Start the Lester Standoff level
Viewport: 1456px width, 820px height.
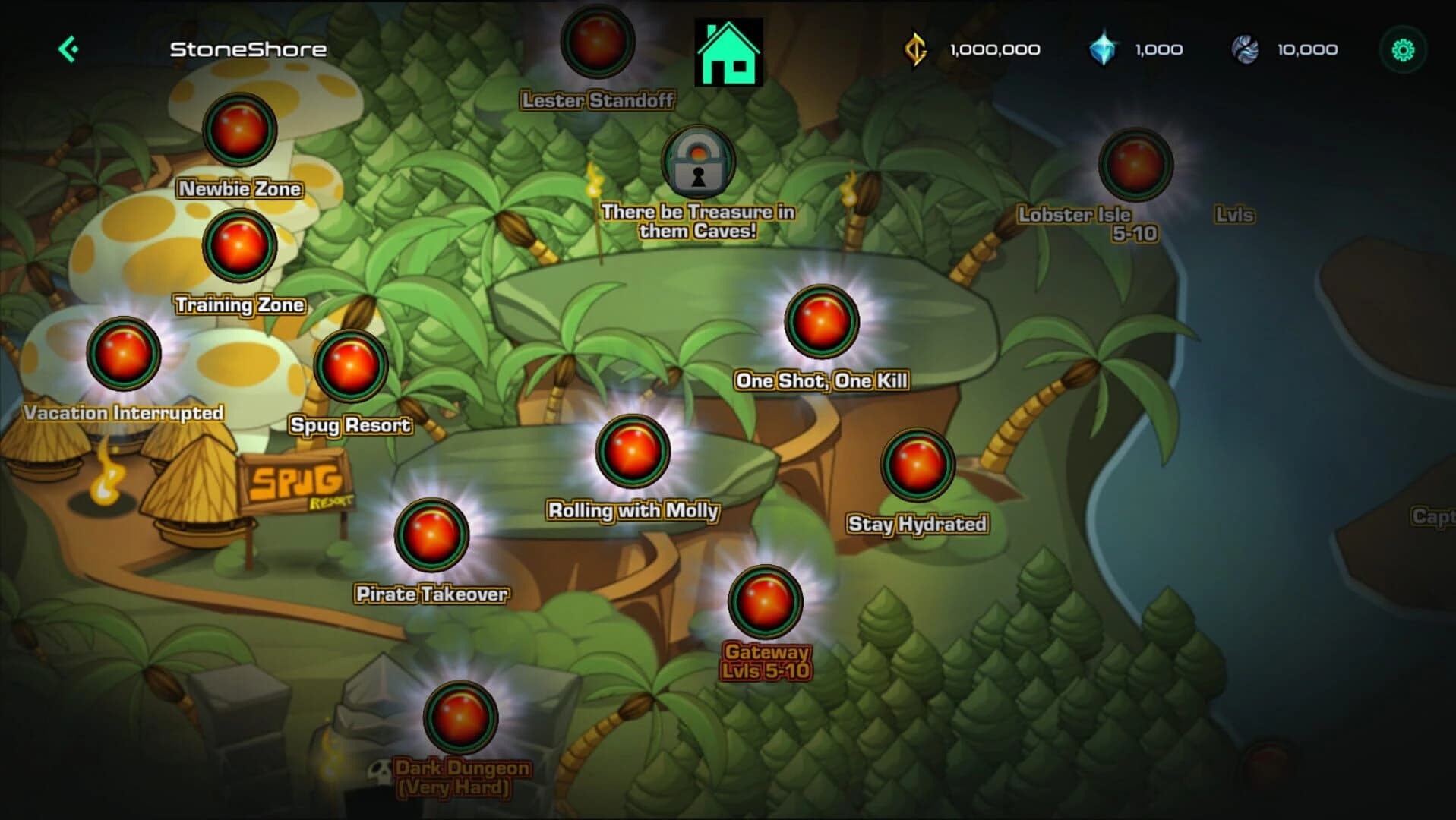tap(596, 44)
